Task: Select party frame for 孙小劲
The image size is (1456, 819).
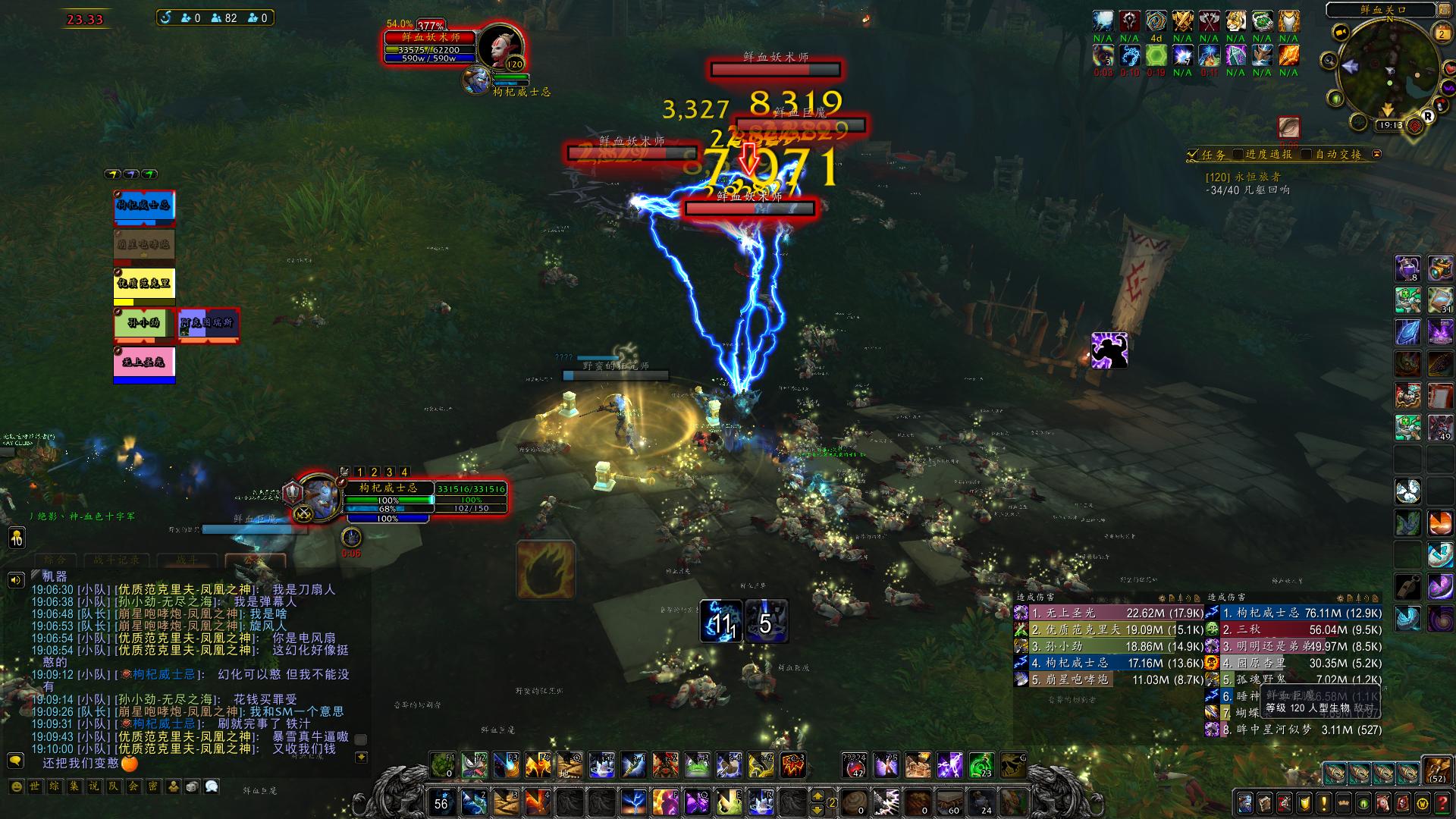Action: coord(144,325)
